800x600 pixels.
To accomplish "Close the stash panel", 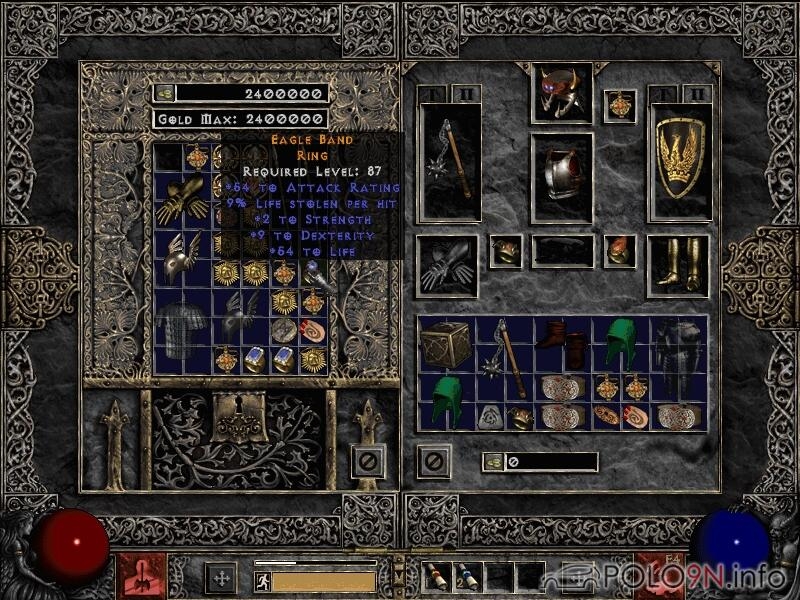I will (x=368, y=461).
